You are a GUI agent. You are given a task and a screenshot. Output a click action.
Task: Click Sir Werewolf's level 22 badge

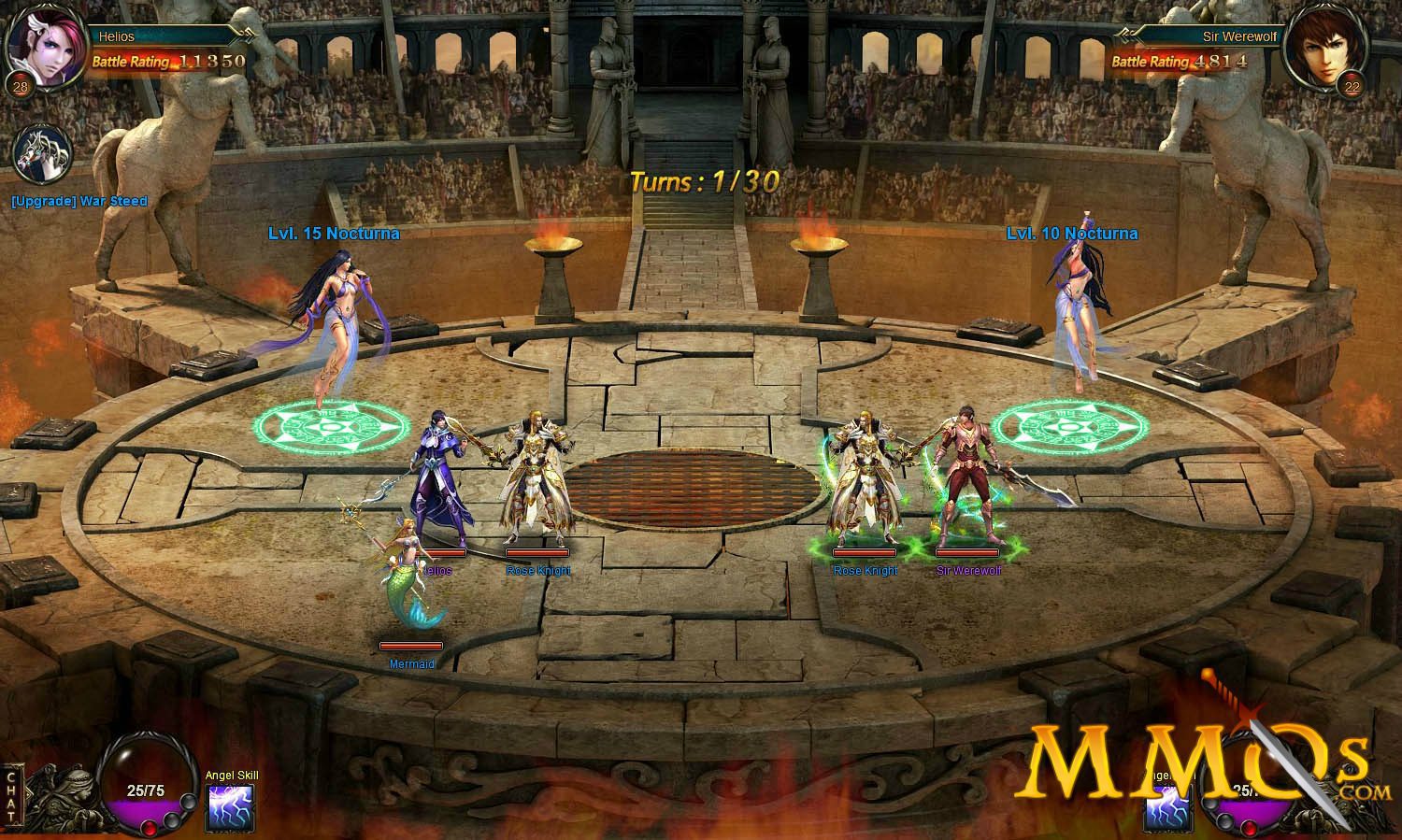[1350, 86]
